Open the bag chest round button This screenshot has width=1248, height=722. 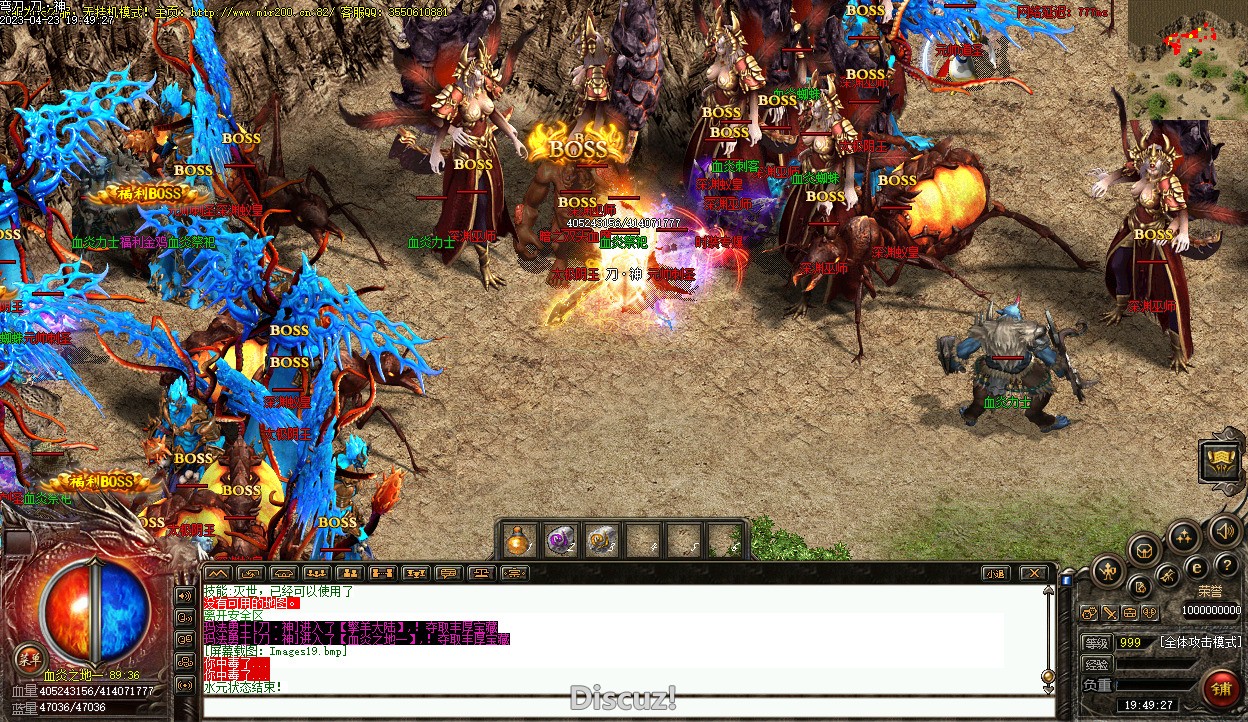point(1144,548)
